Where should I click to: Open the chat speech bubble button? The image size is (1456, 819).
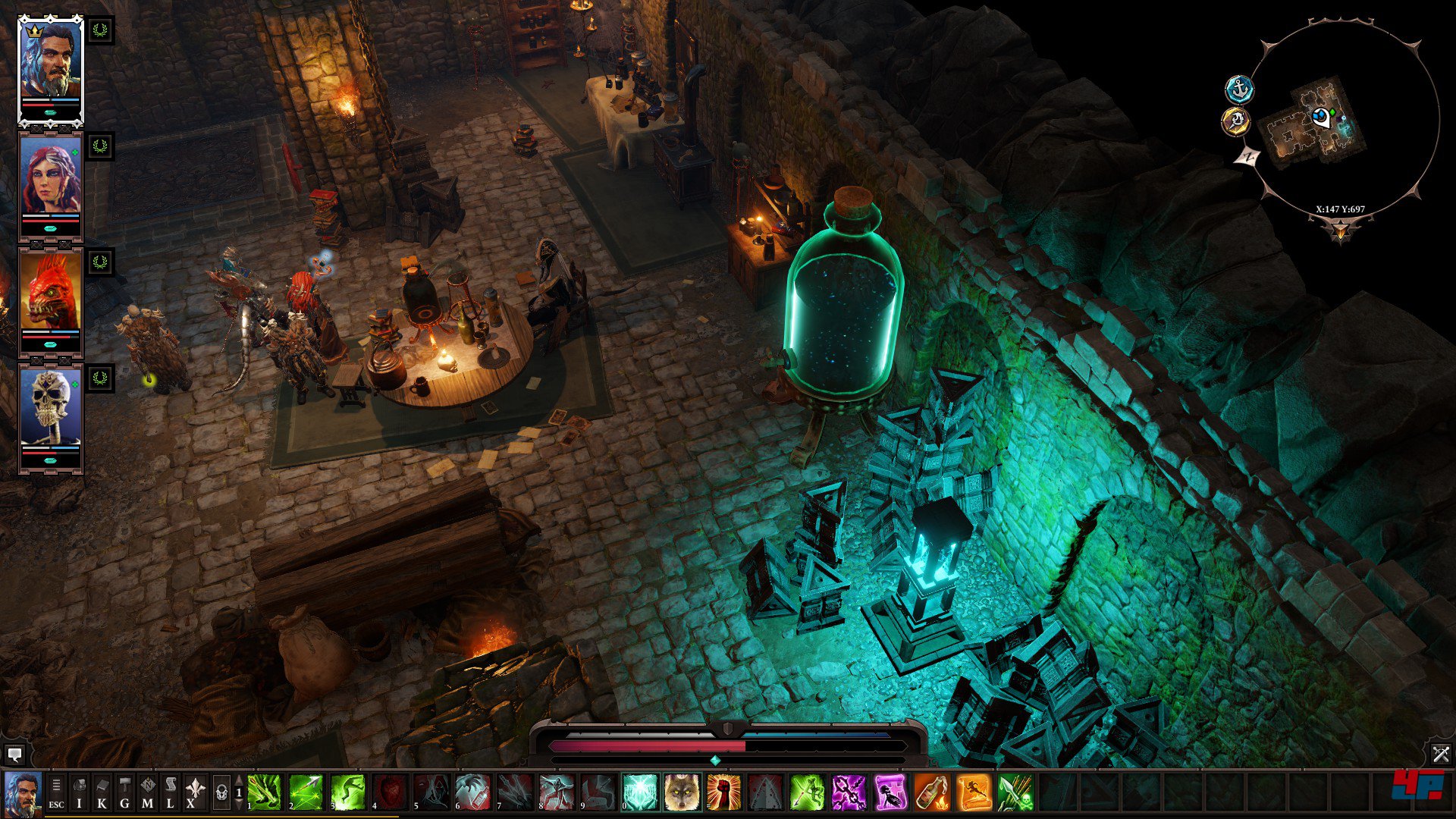pyautogui.click(x=14, y=754)
